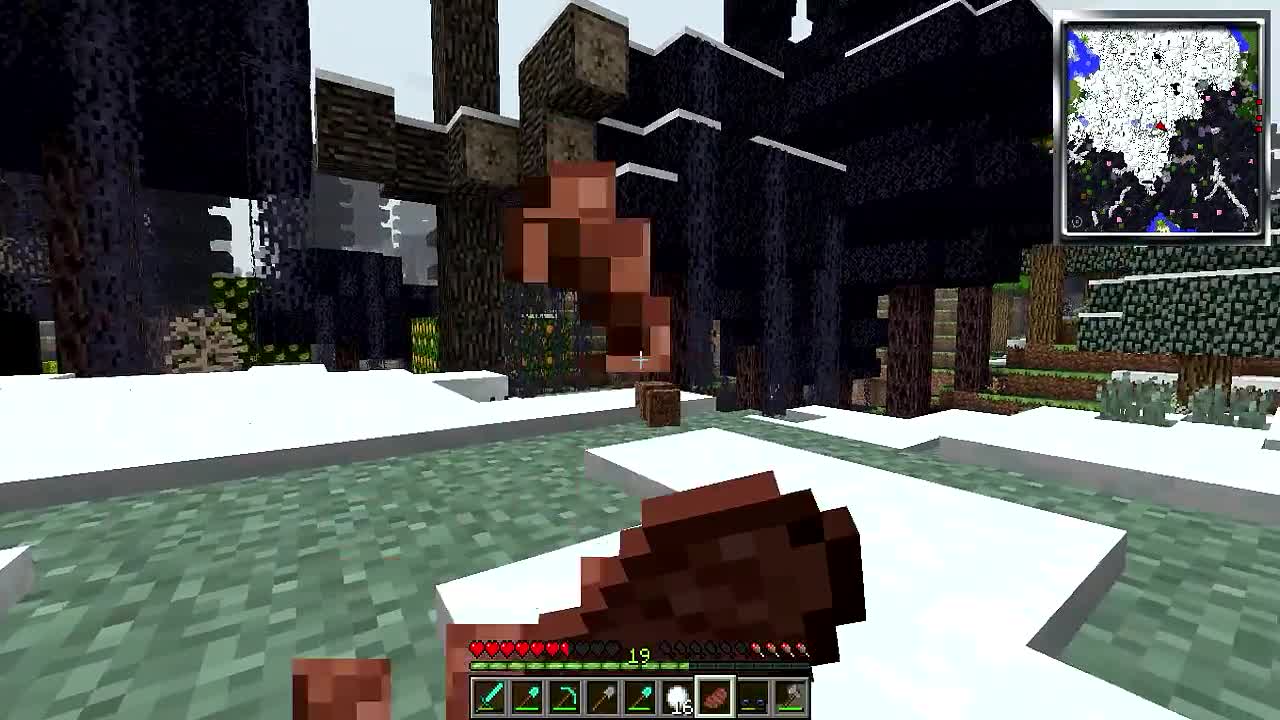Click the red player arrow on the minimap

1160,126
